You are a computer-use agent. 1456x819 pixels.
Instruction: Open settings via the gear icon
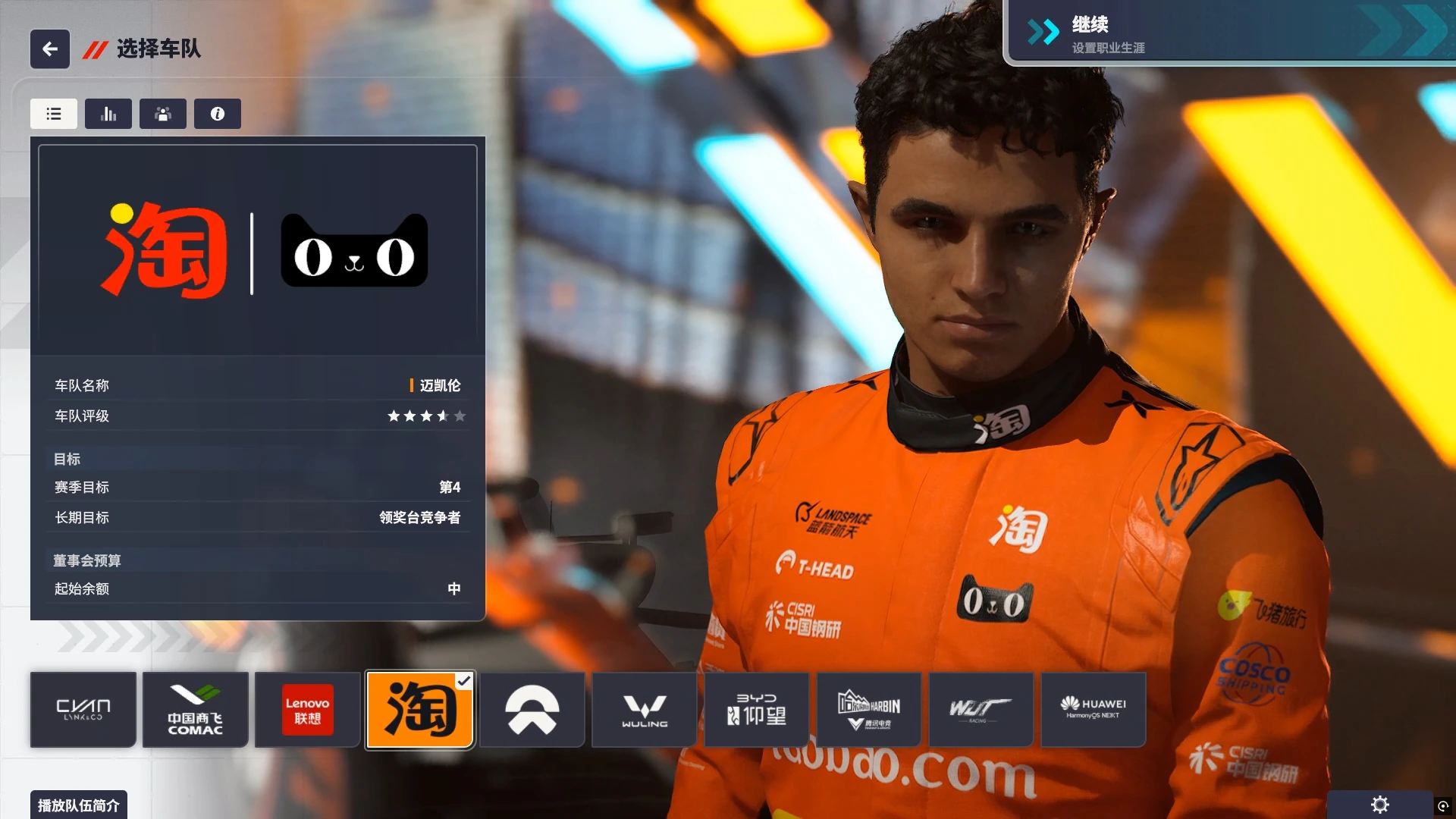pos(1380,805)
